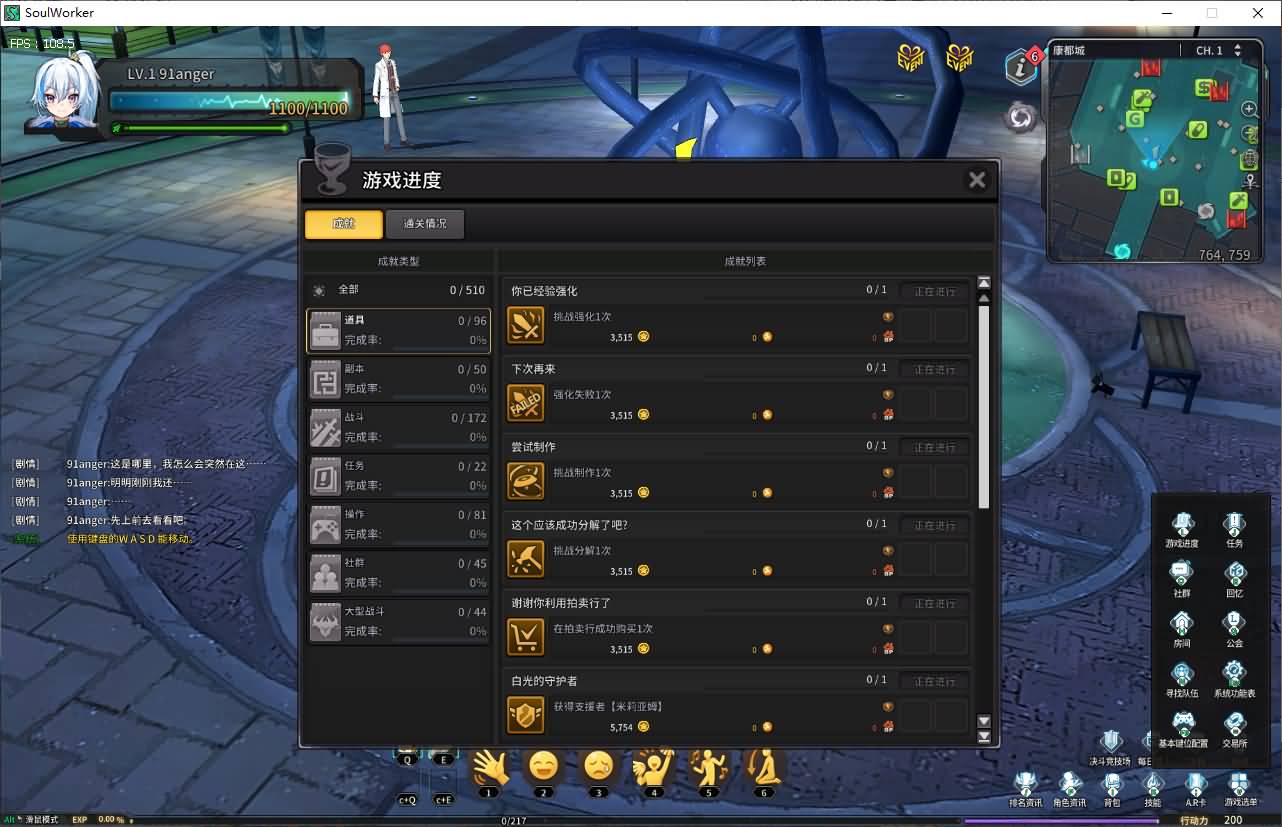This screenshot has width=1282, height=827.
Task: Open the 任务 quest panel
Action: click(1234, 522)
